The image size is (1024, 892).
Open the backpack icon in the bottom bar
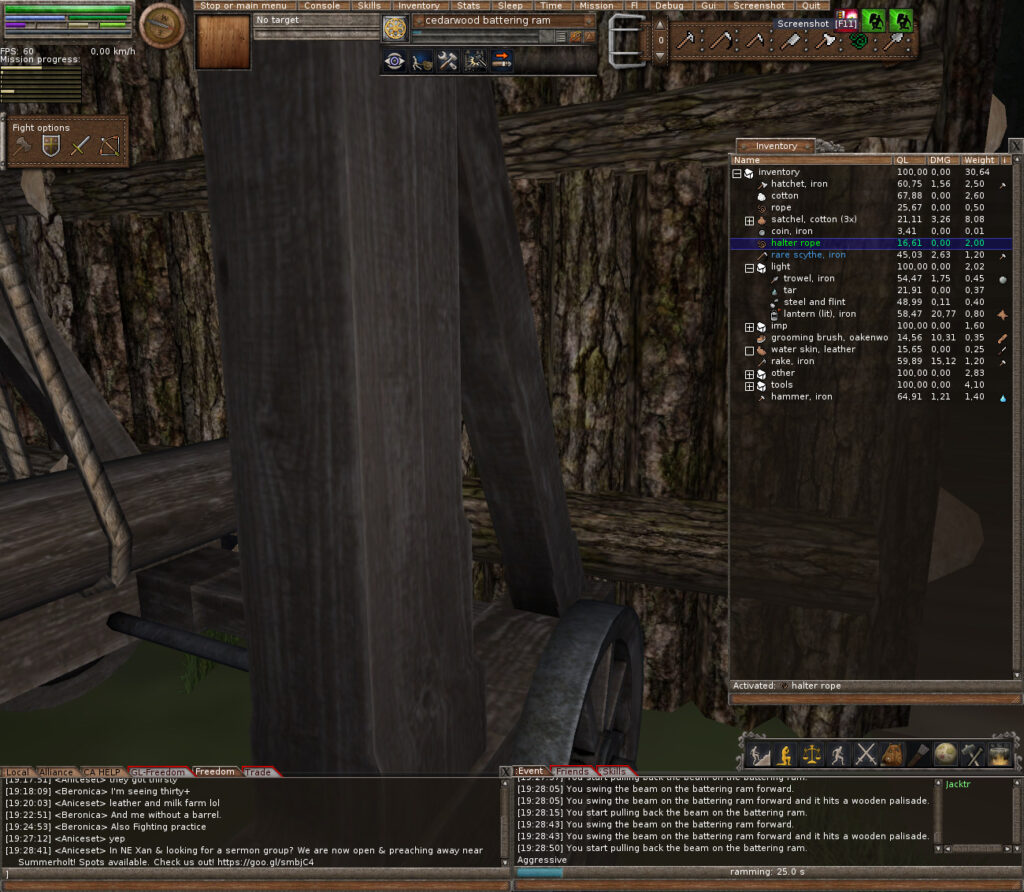coord(893,754)
